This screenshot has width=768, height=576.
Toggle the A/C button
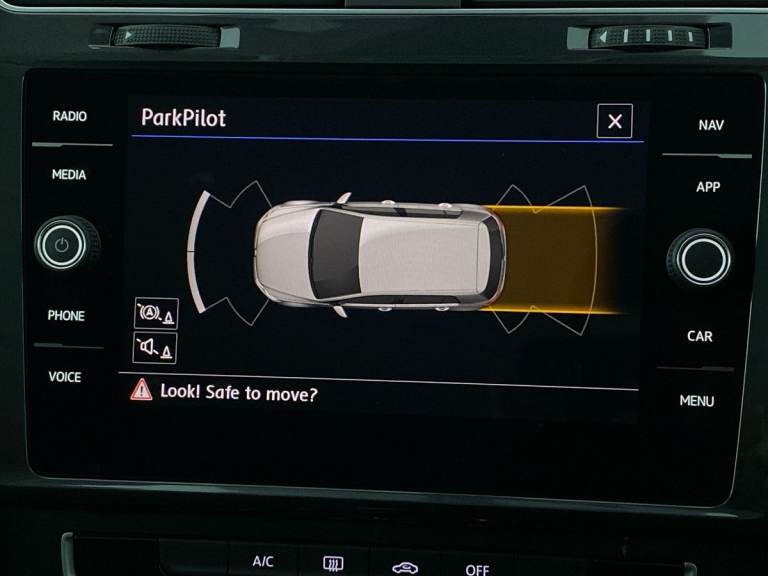click(x=263, y=561)
